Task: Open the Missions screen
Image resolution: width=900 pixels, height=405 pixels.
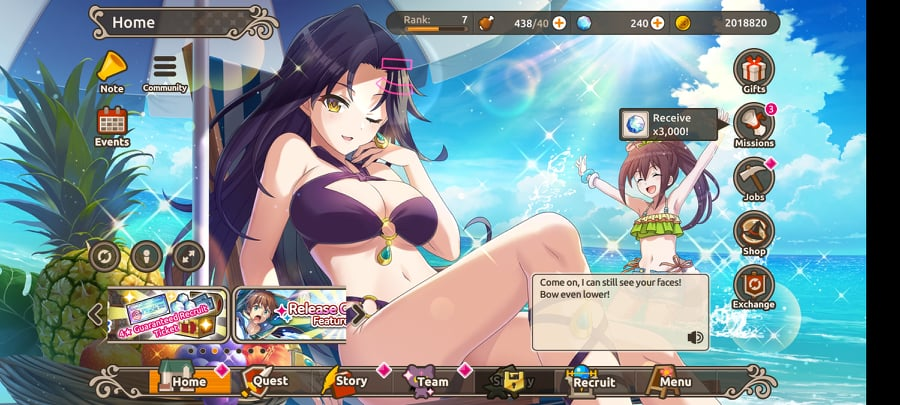Action: 754,124
